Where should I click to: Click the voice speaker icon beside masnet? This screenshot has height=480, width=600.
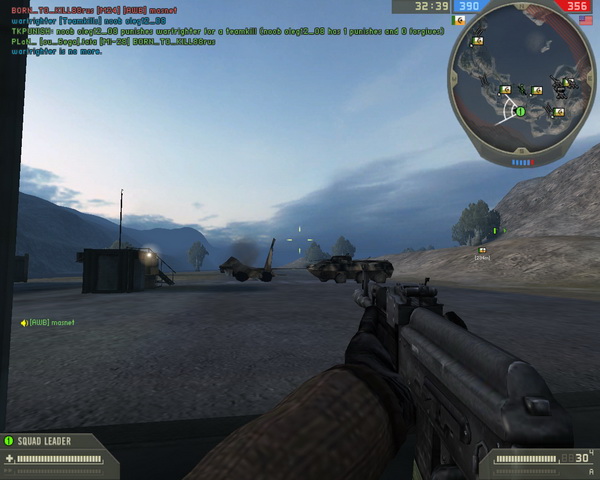pos(24,322)
